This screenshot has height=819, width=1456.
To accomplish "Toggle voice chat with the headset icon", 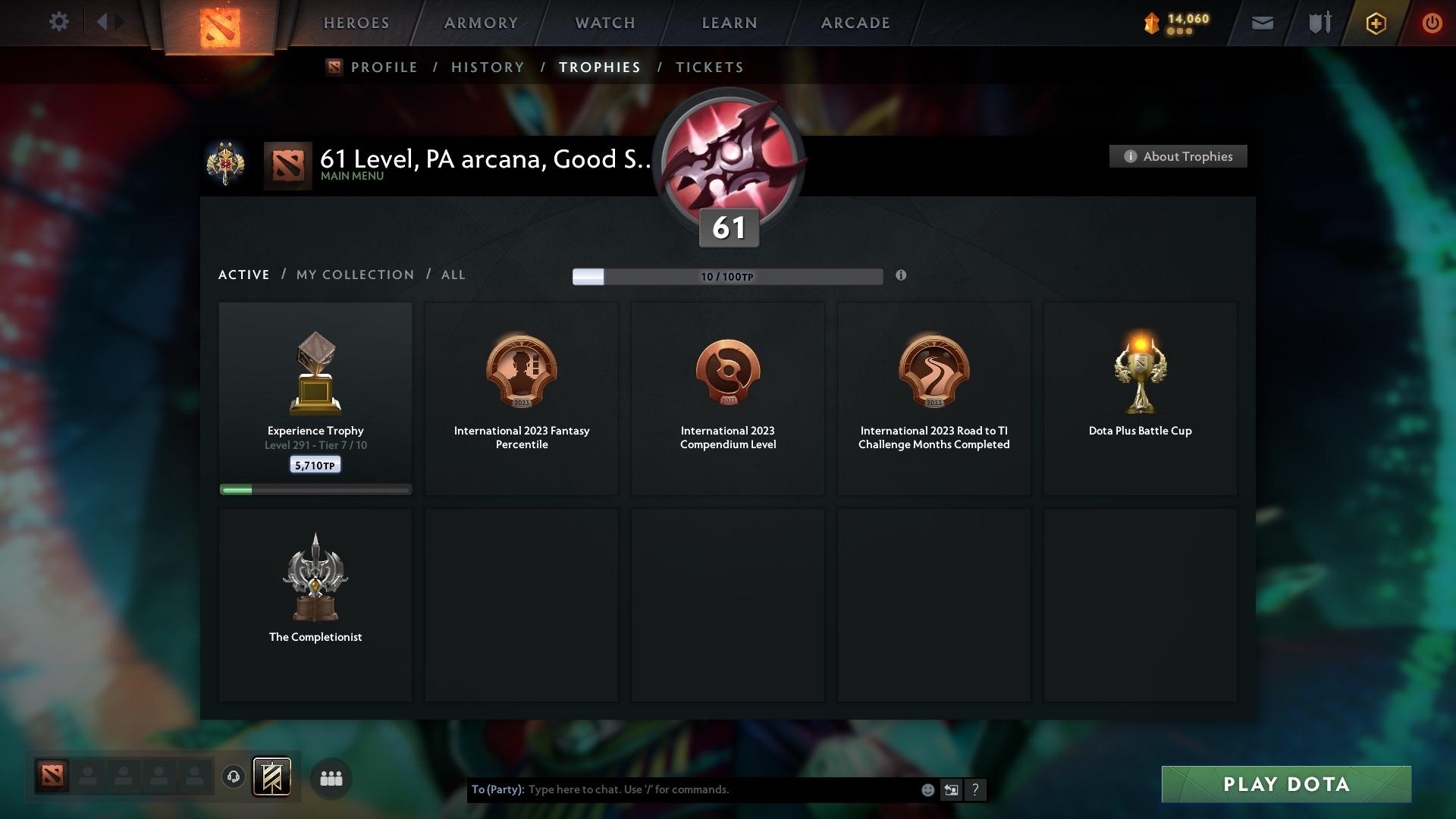I will tap(234, 777).
